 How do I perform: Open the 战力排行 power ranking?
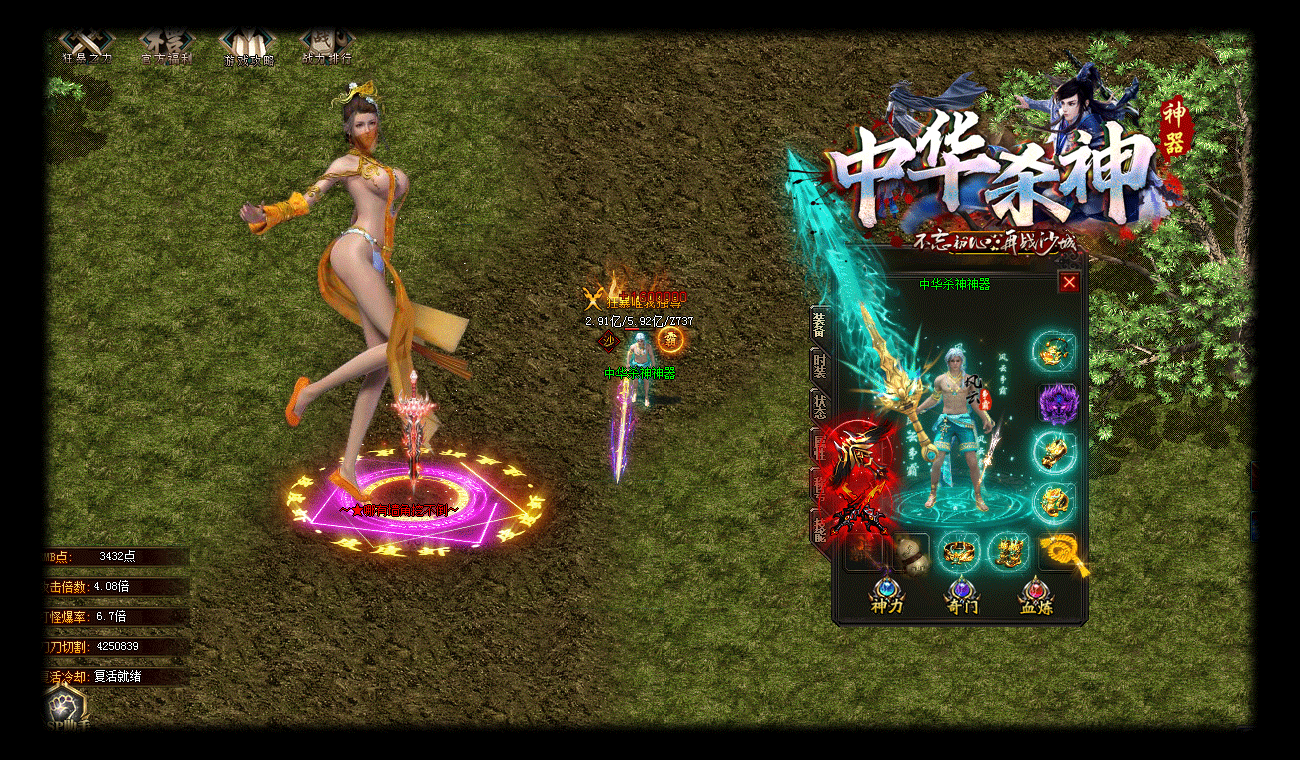[326, 44]
